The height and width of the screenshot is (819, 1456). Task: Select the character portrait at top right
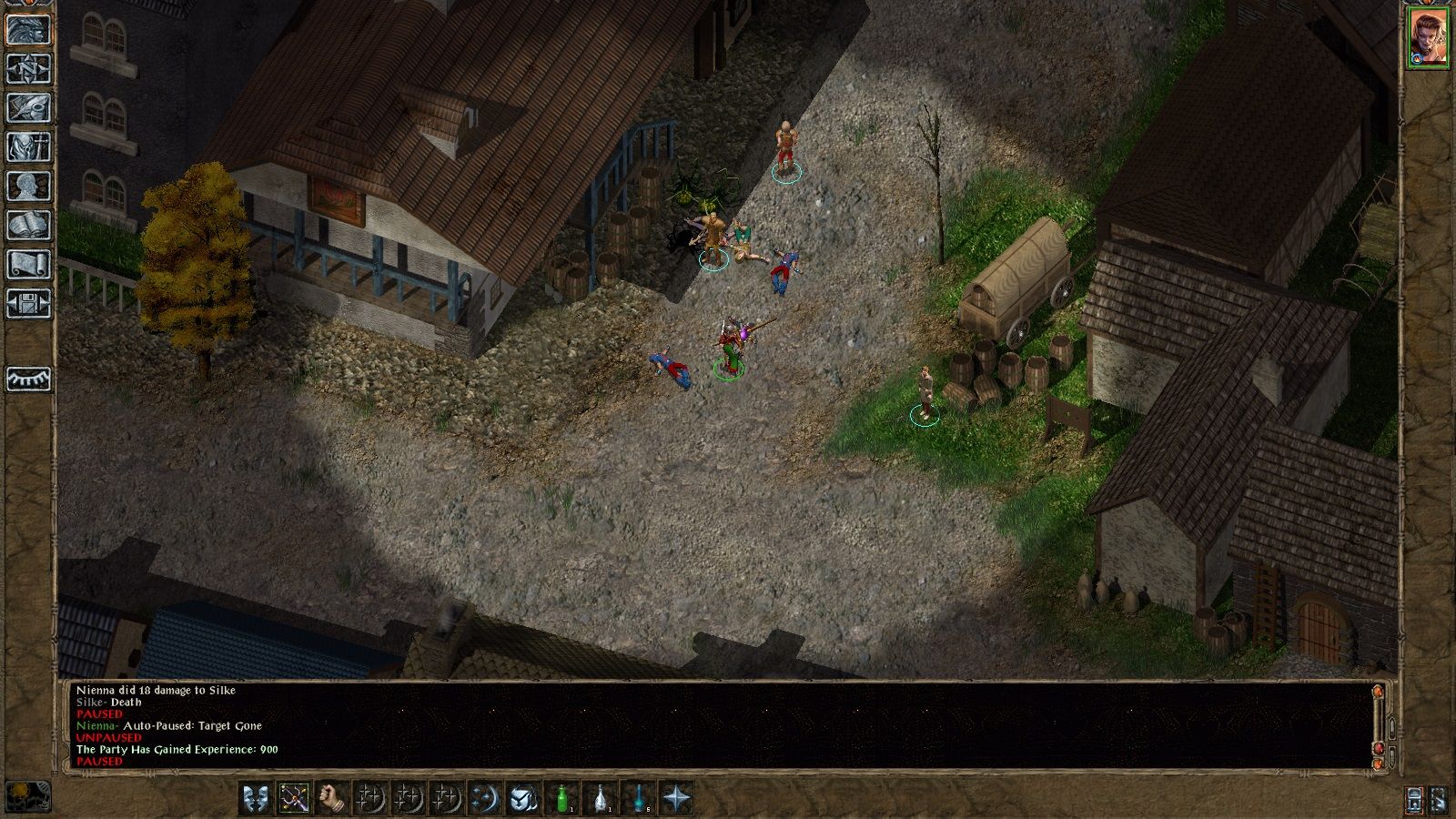tap(1431, 36)
